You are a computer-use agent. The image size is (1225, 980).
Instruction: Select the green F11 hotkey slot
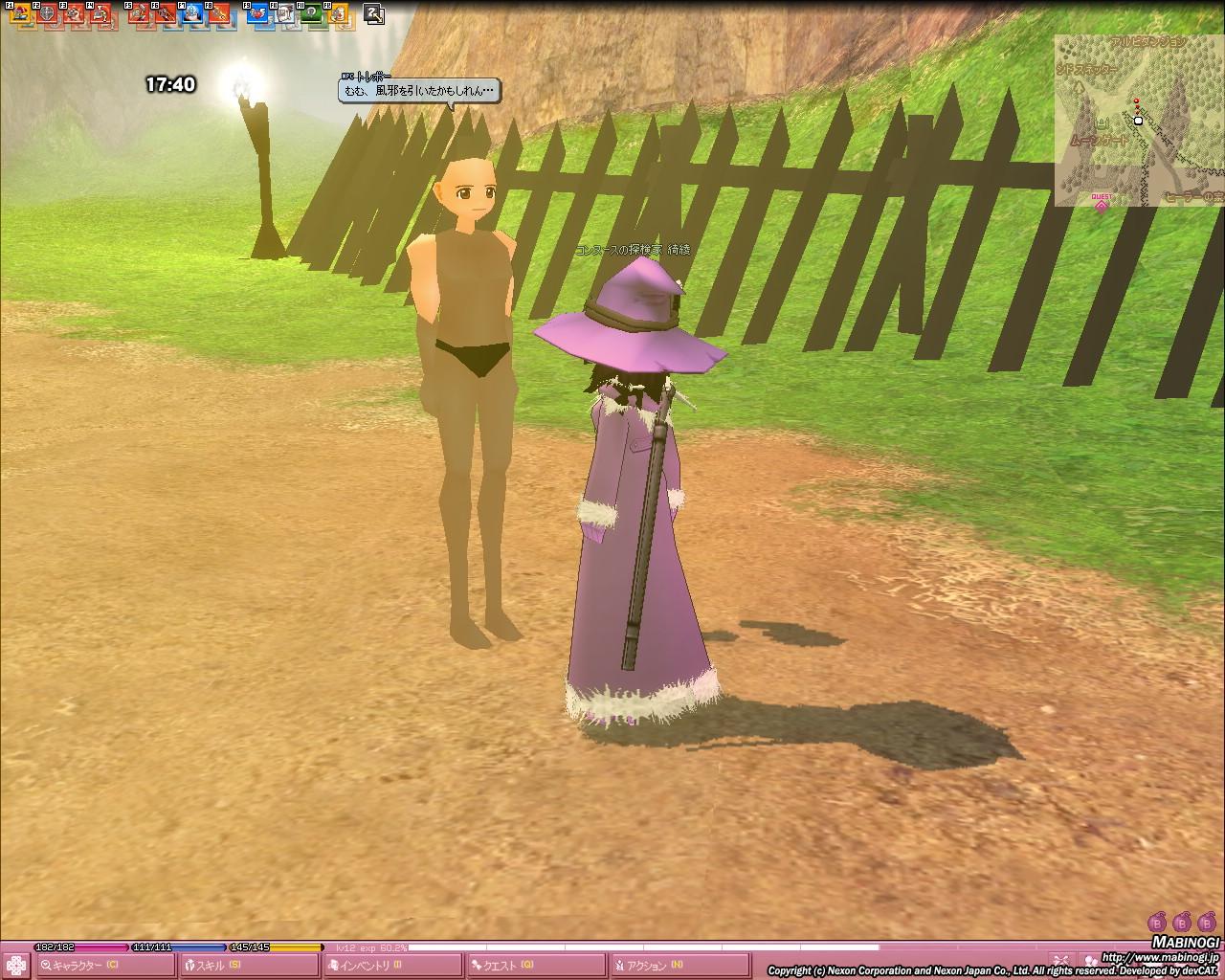click(311, 13)
